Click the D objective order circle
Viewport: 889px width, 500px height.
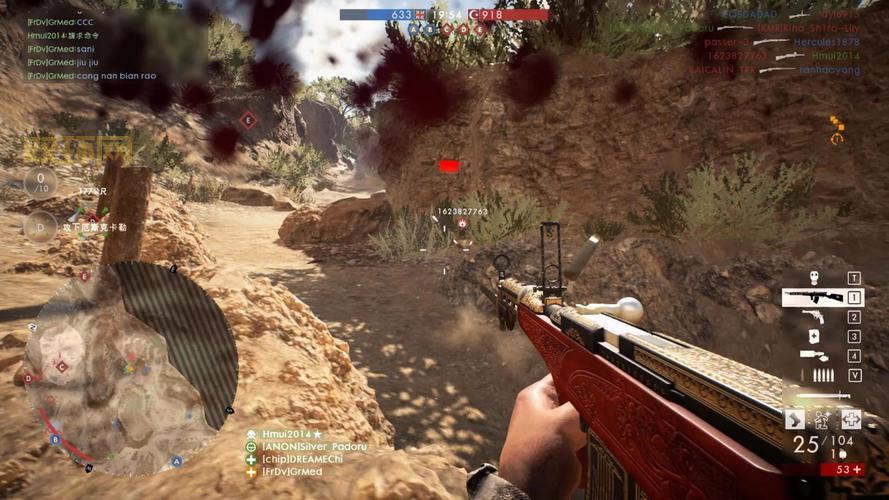40,226
